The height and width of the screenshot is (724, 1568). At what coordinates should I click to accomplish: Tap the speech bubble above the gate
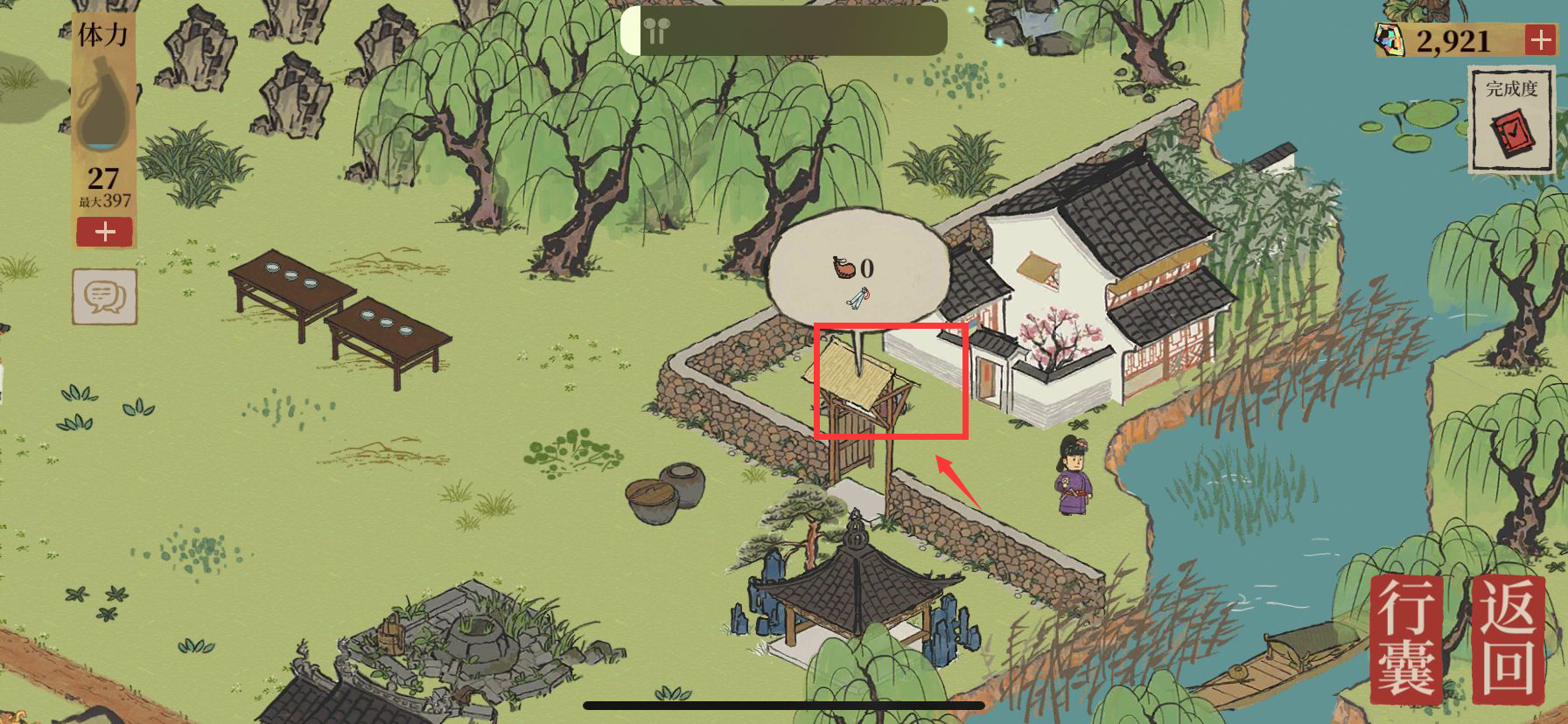pyautogui.click(x=858, y=267)
